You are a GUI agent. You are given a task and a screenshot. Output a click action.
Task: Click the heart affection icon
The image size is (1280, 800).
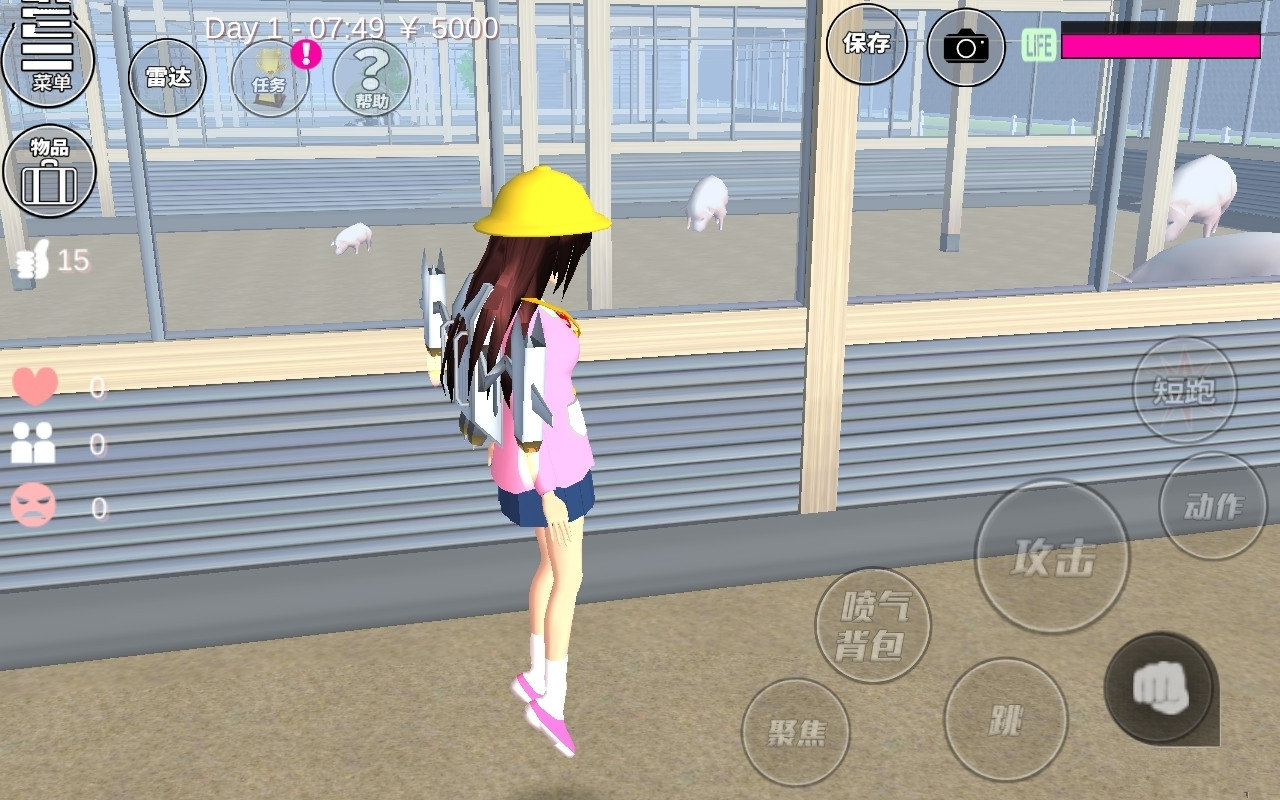click(x=36, y=383)
